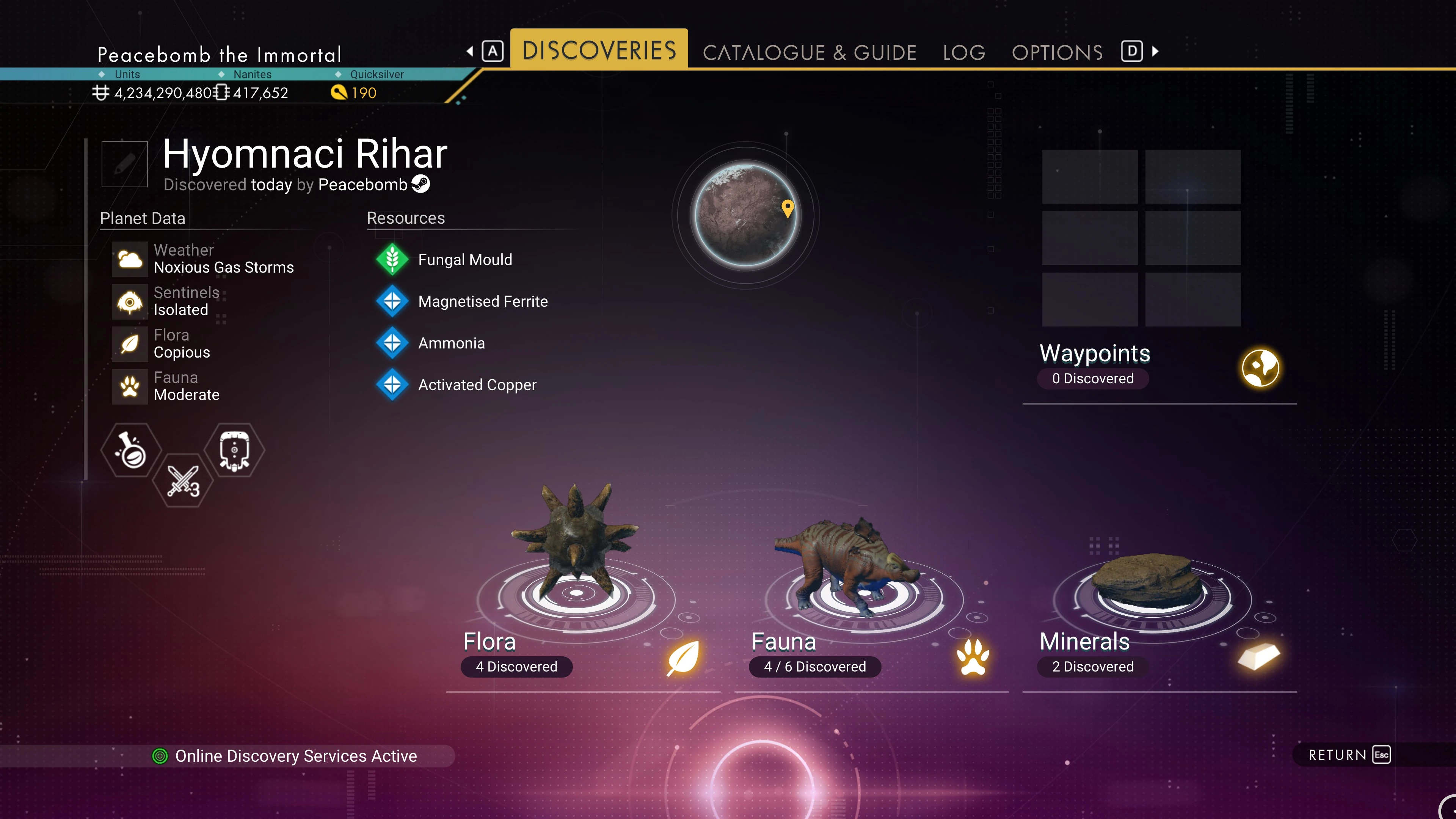This screenshot has height=819, width=1456.
Task: Click the chemistry flask hexagon icon
Action: pos(131,450)
